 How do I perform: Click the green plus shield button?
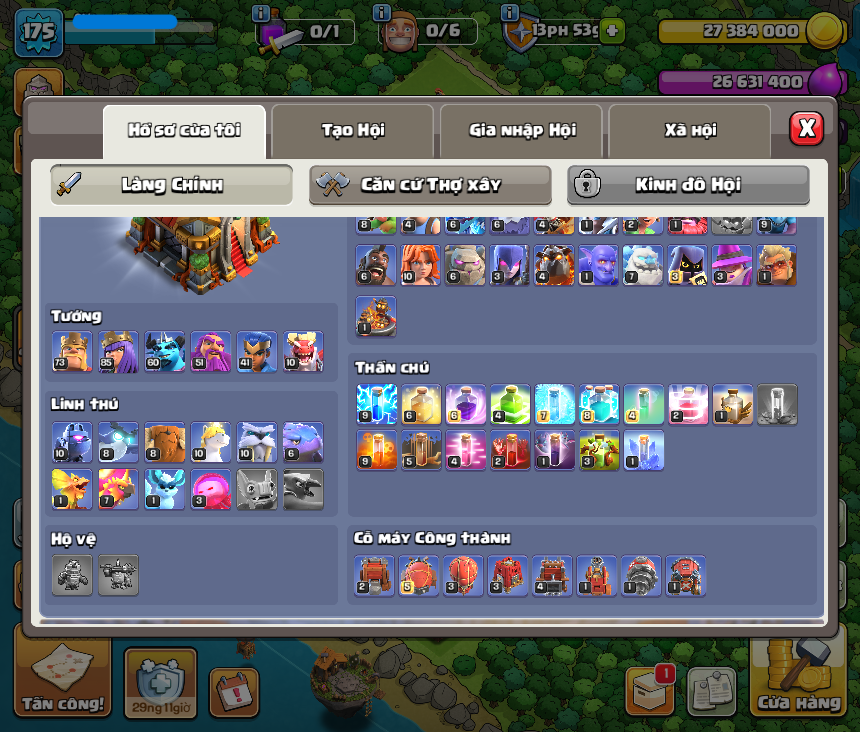[x=611, y=31]
